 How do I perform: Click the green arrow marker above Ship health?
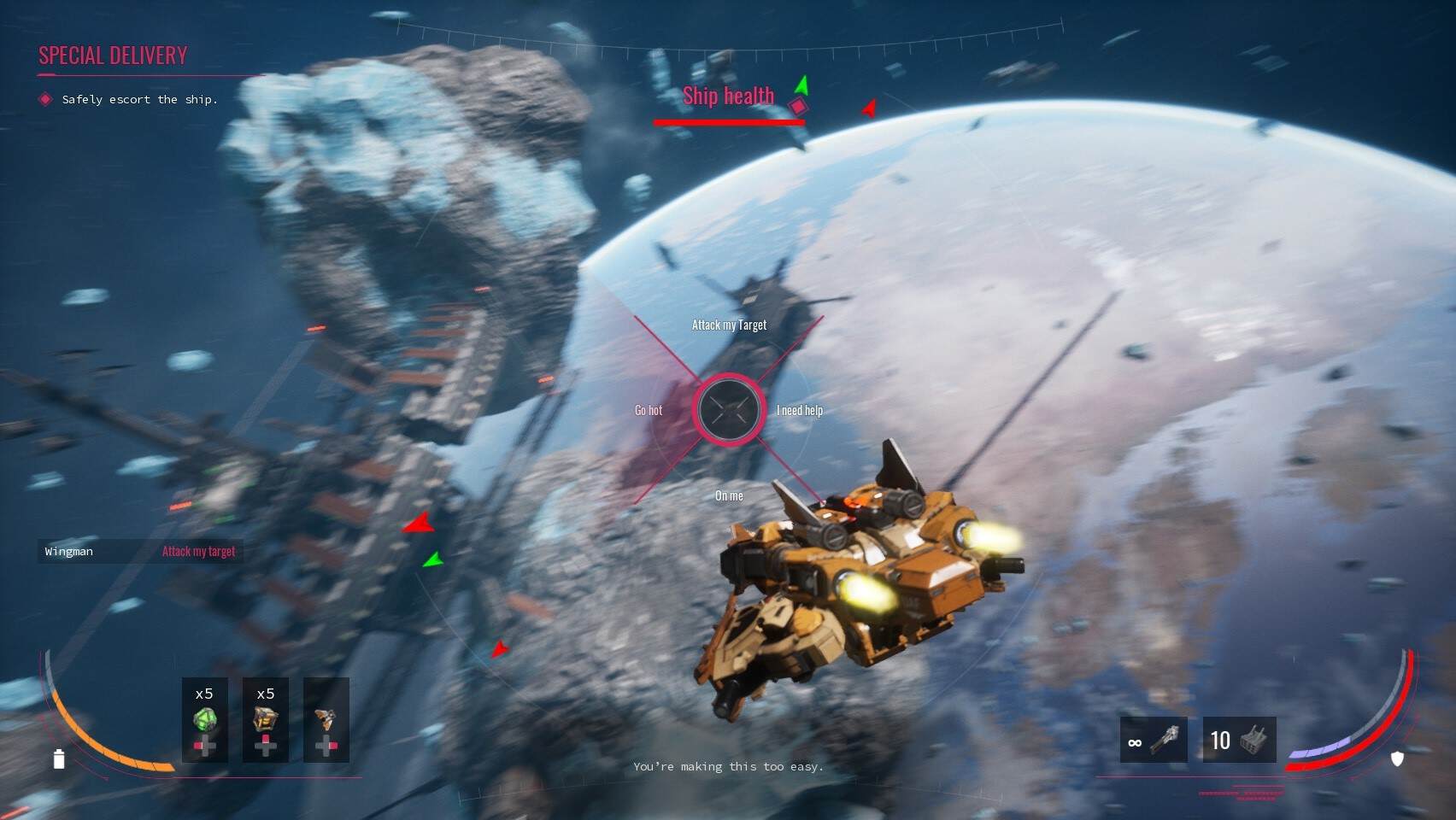click(x=801, y=85)
